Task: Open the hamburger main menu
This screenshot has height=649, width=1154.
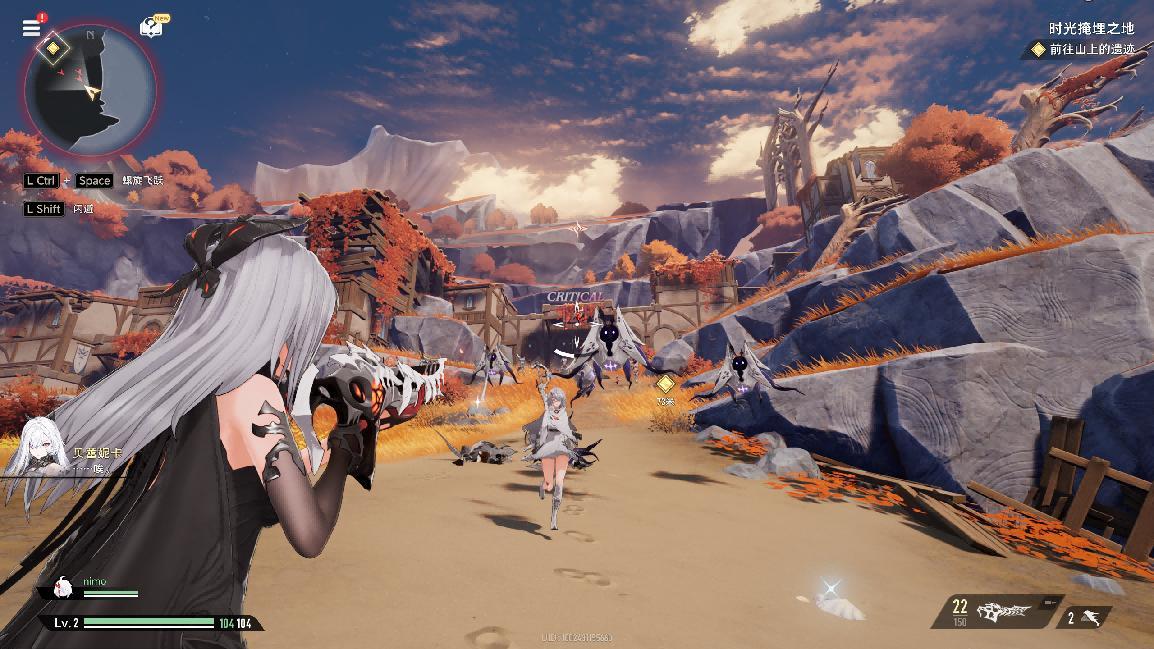Action: point(31,27)
